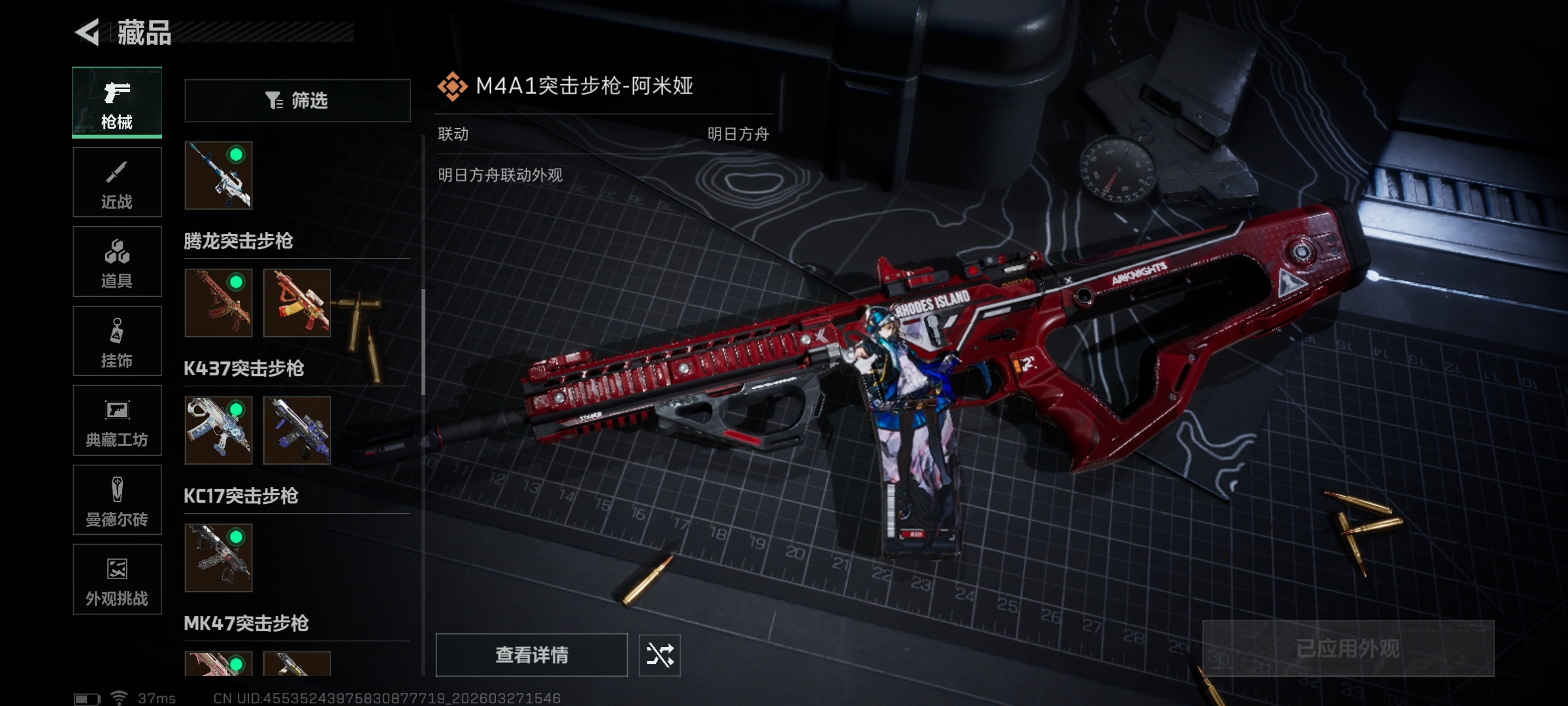Viewport: 1568px width, 706px height.
Task: Switch to the 枪械 firearms tab
Action: [x=117, y=103]
